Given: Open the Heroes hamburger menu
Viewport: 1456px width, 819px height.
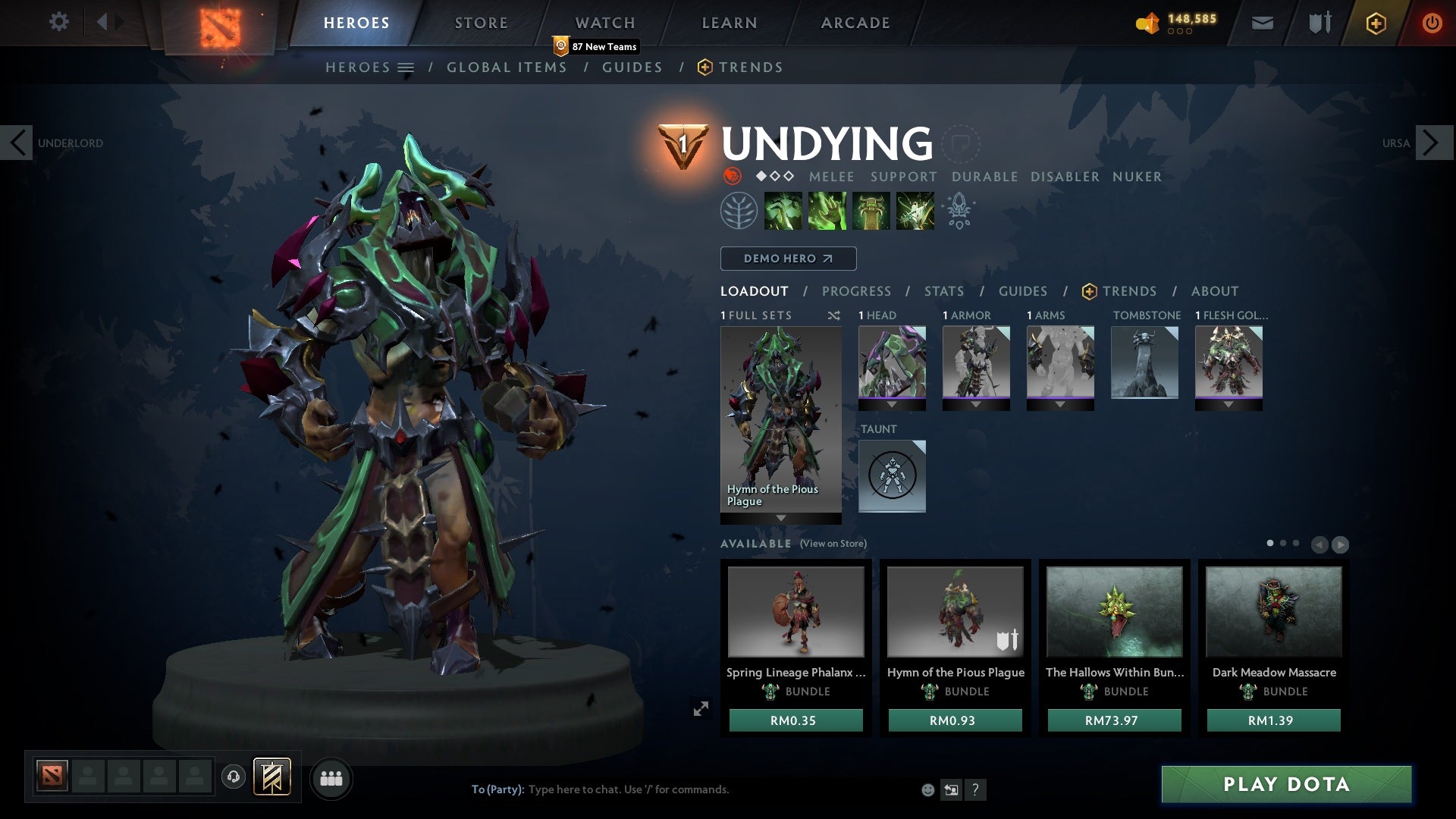Looking at the screenshot, I should click(406, 67).
